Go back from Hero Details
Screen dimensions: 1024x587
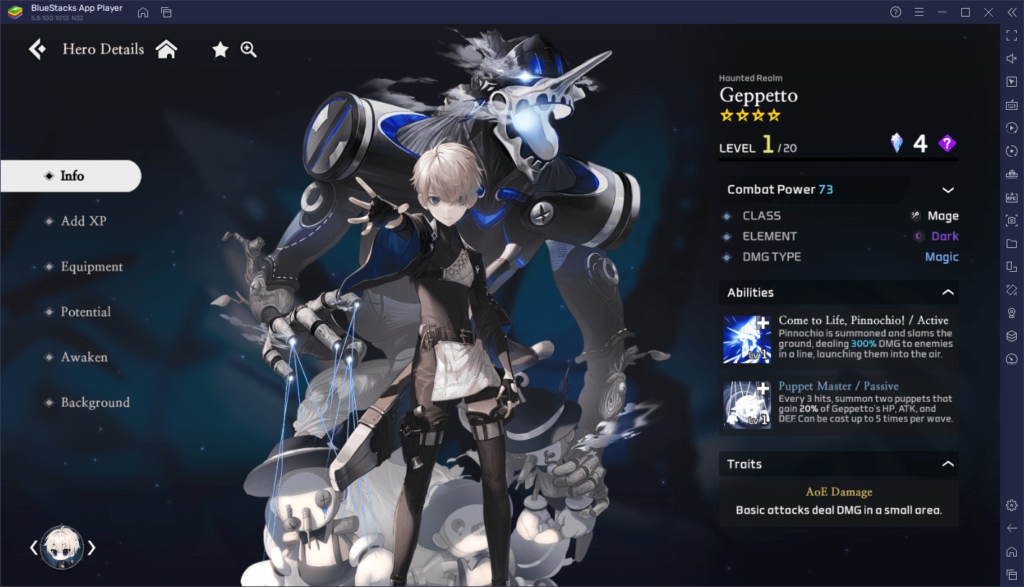coord(37,49)
